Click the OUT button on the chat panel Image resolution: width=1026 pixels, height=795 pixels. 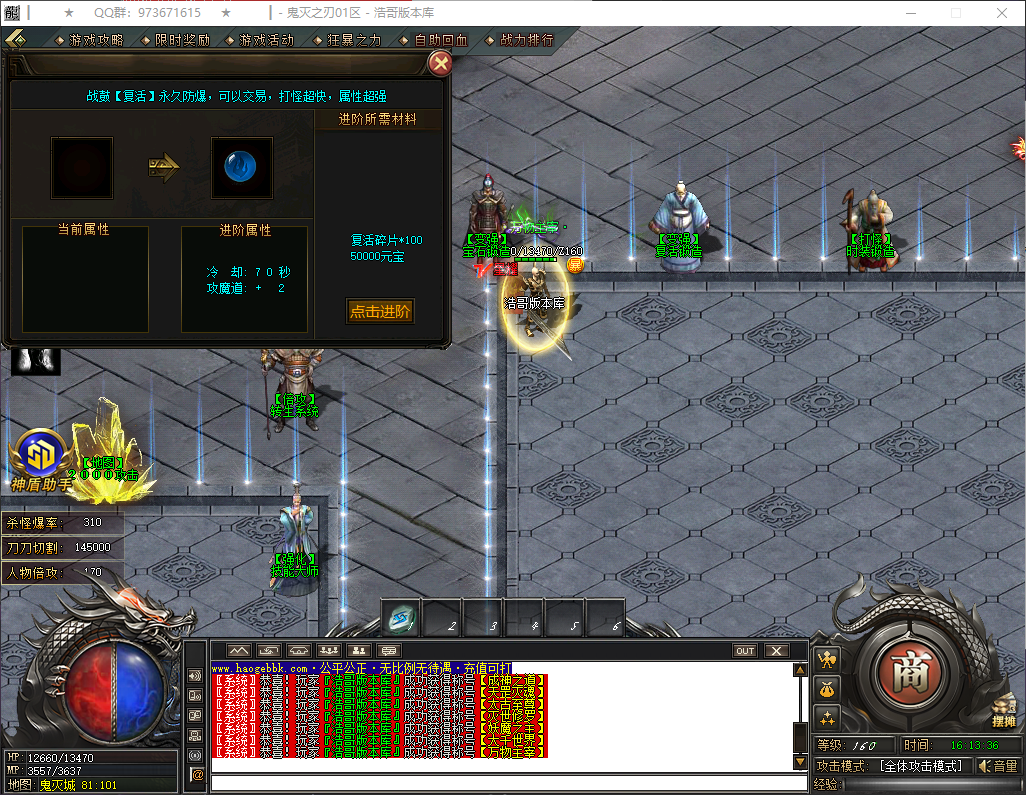(x=745, y=651)
